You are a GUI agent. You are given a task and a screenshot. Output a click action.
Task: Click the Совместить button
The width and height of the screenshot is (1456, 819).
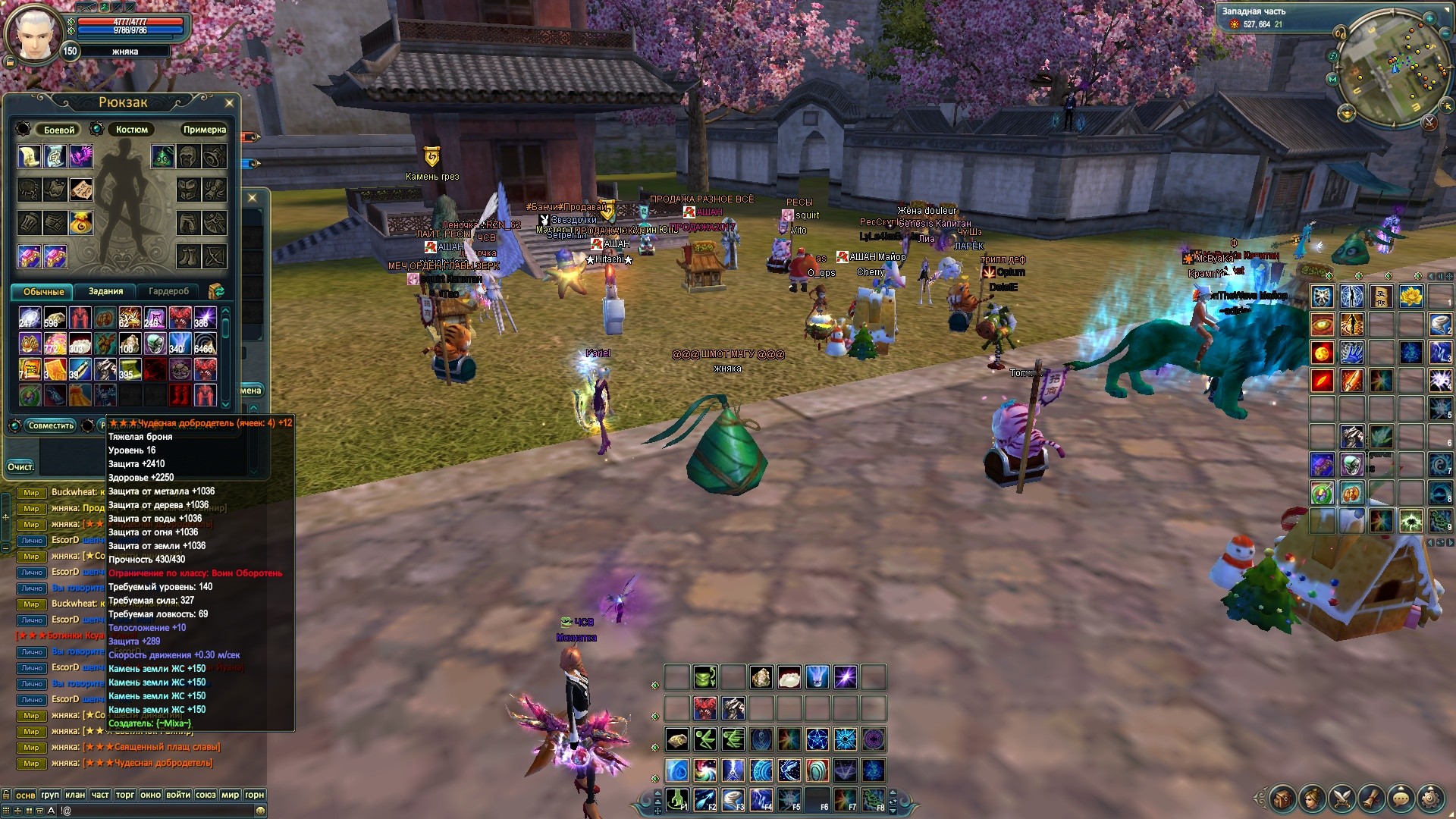51,425
